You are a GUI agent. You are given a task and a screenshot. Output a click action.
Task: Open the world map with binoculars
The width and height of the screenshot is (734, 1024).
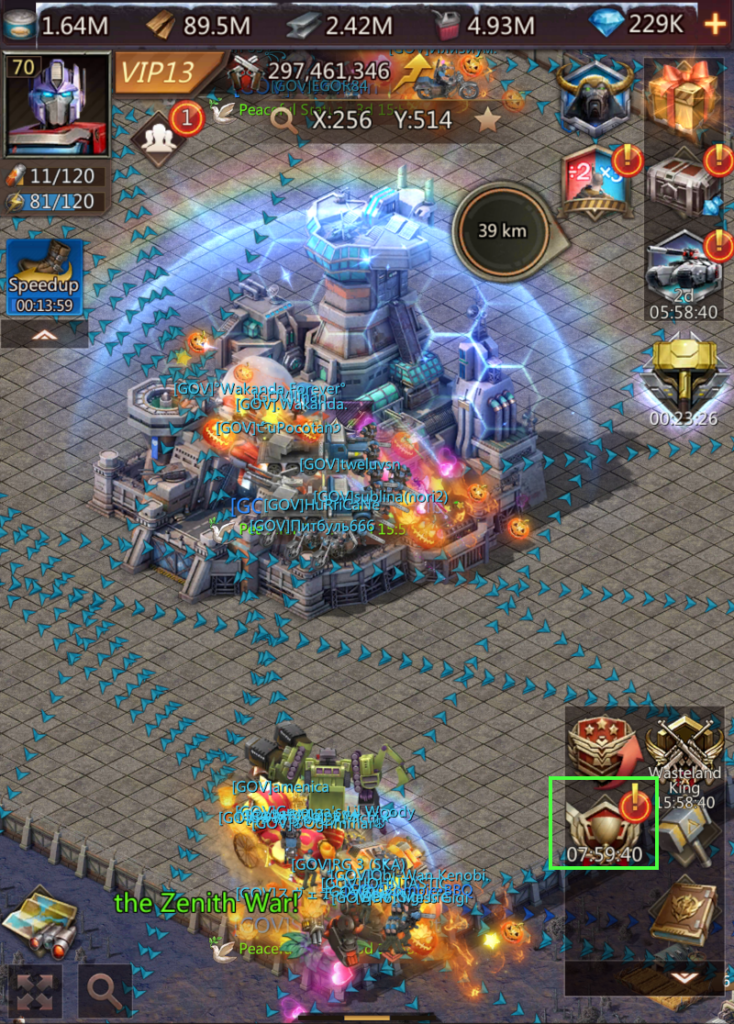(41, 921)
